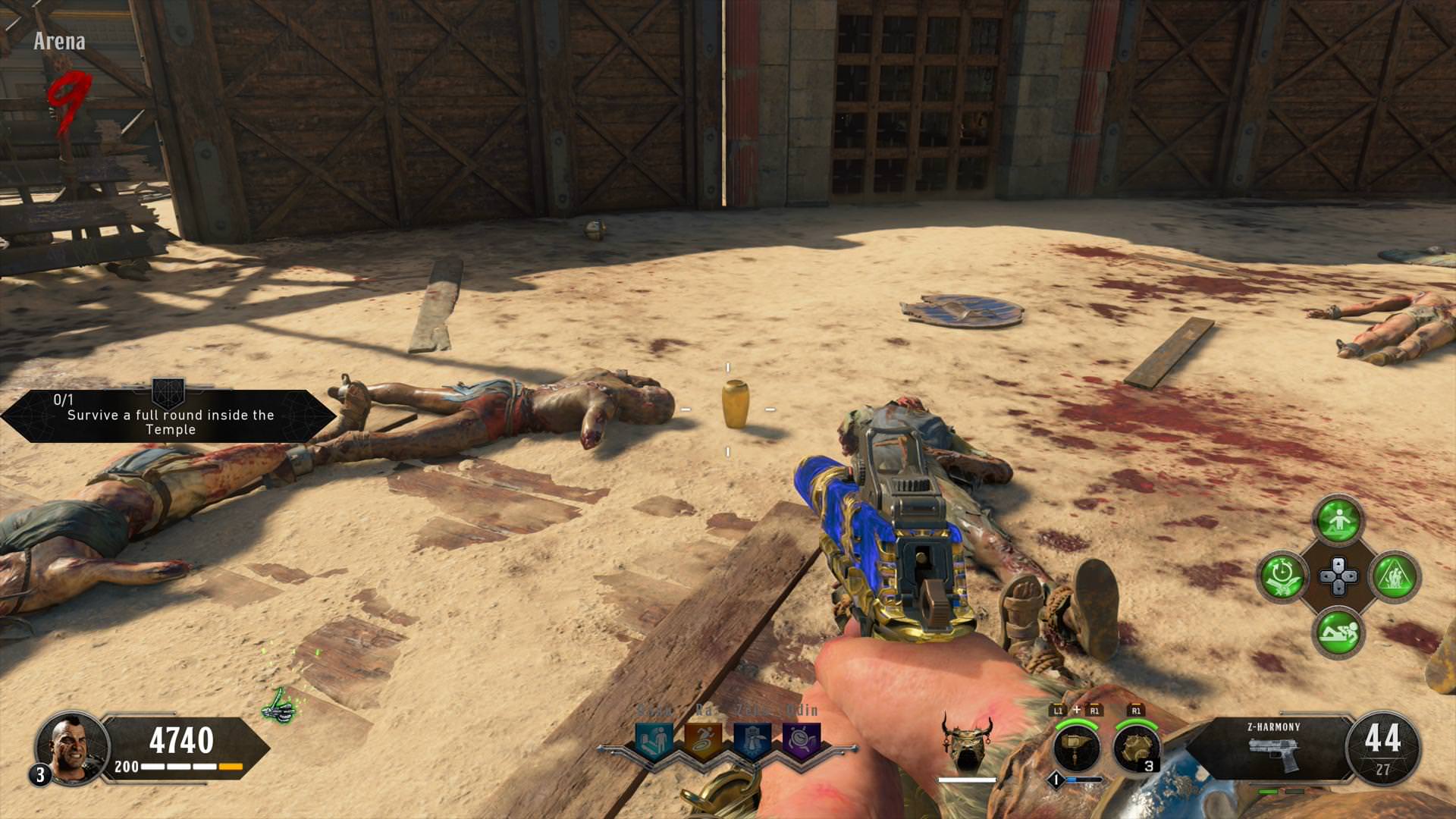Activate the bottom elixir with downed figure
This screenshot has height=819, width=1456.
tap(1338, 632)
